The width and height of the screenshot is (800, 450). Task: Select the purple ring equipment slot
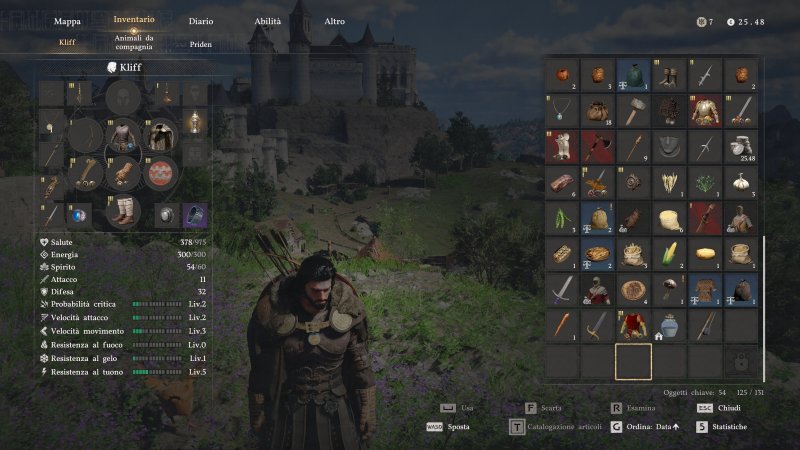coord(194,214)
